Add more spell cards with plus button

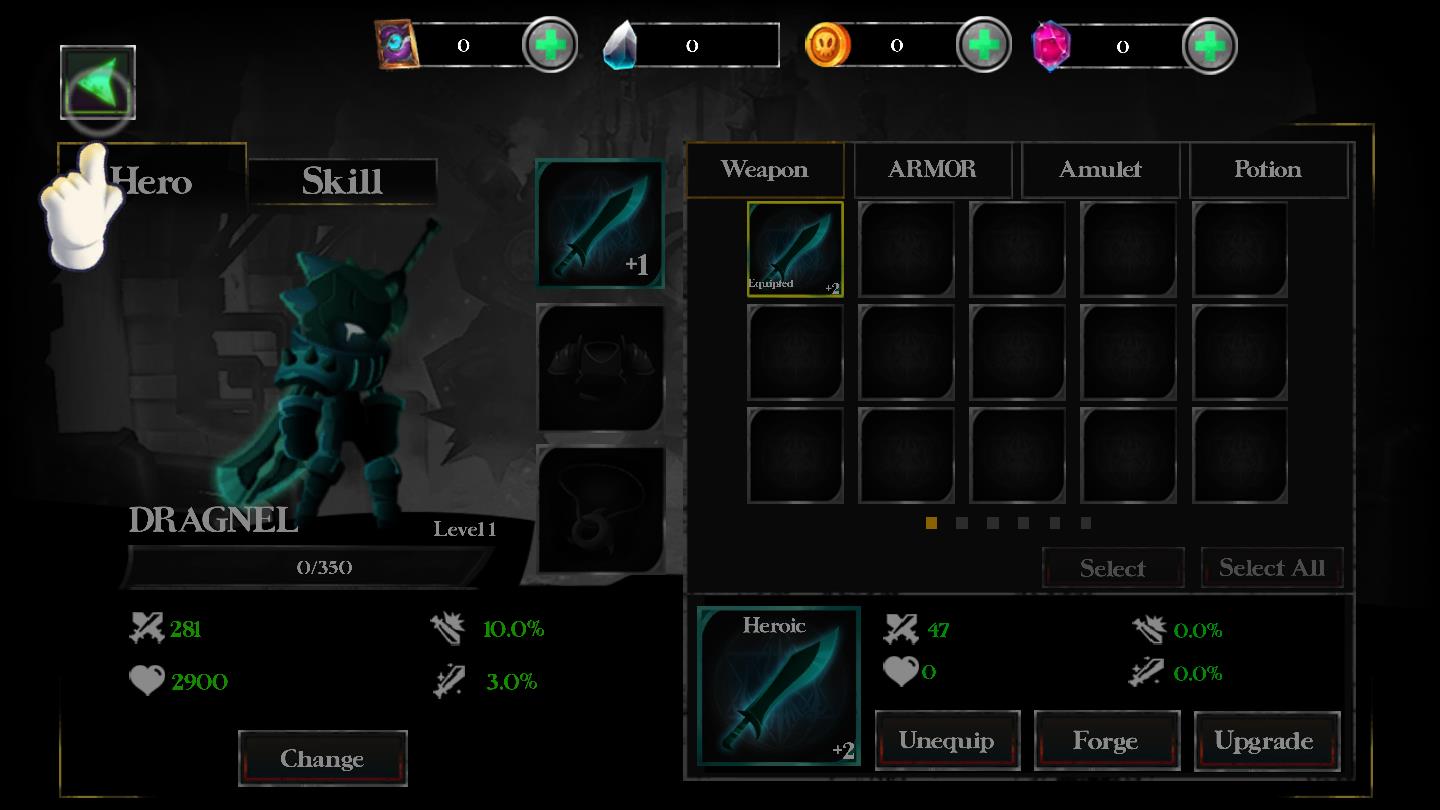click(550, 45)
